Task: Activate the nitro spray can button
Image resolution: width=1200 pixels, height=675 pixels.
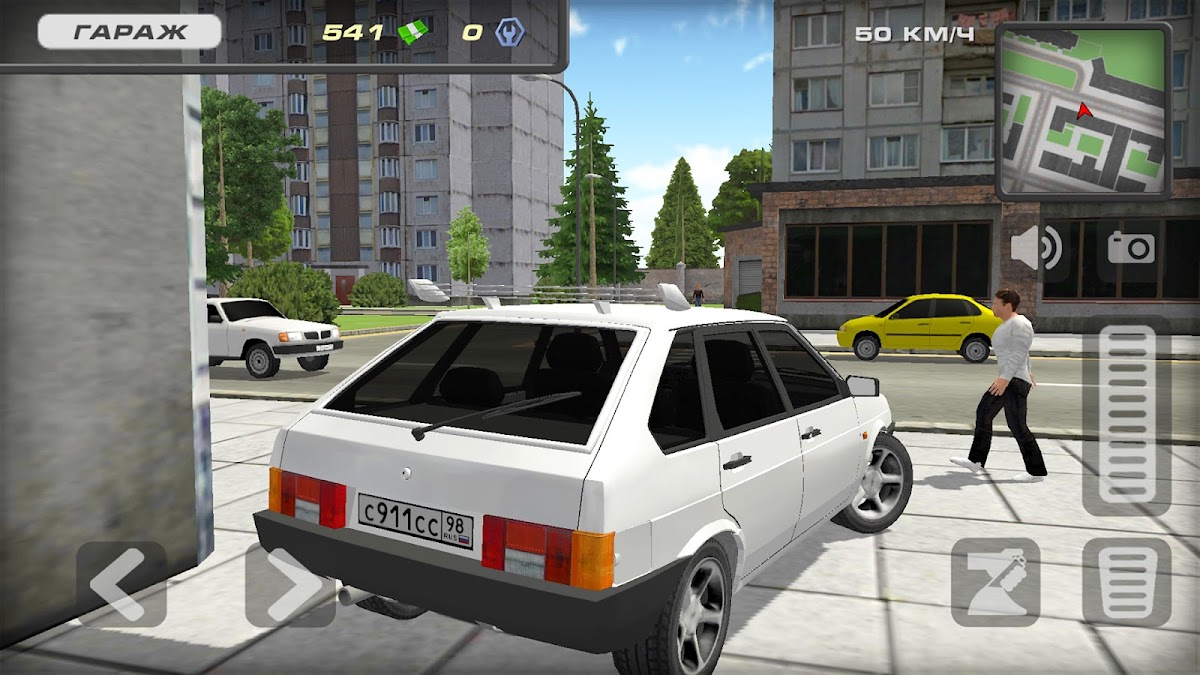Action: pos(995,582)
